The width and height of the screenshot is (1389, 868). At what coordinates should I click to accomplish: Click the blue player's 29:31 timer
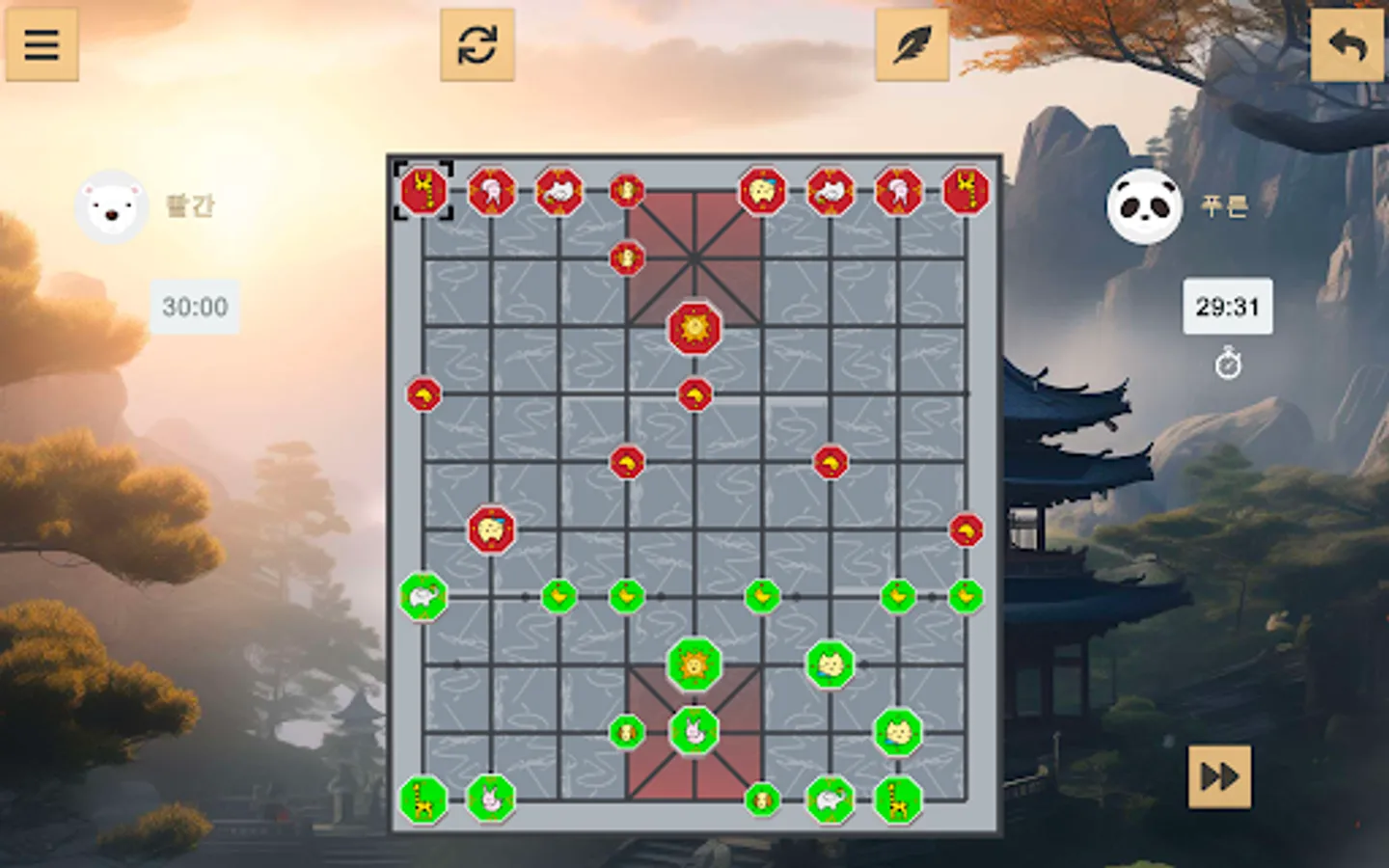(1229, 307)
